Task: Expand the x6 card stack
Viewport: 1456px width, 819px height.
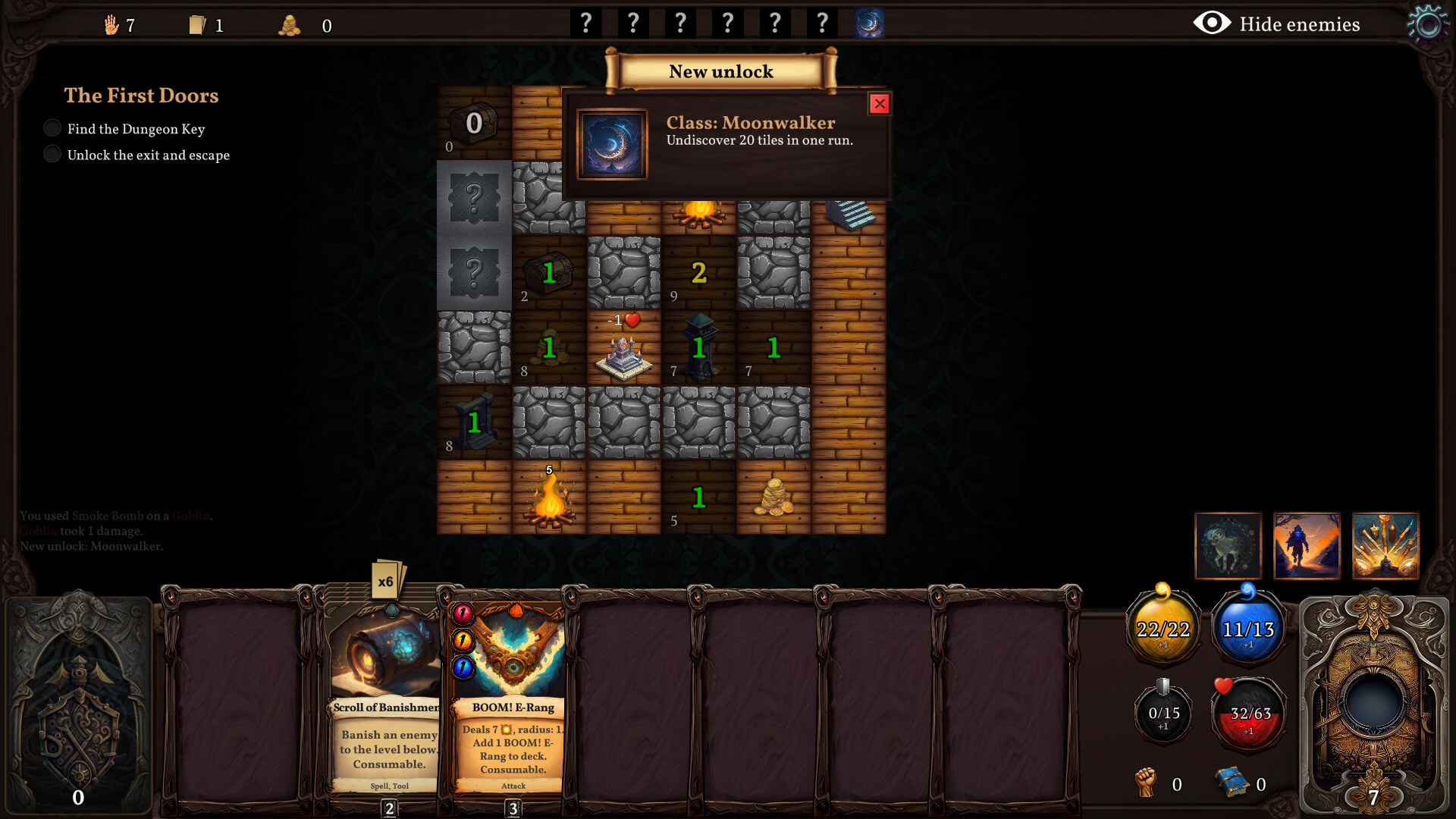Action: (x=388, y=579)
